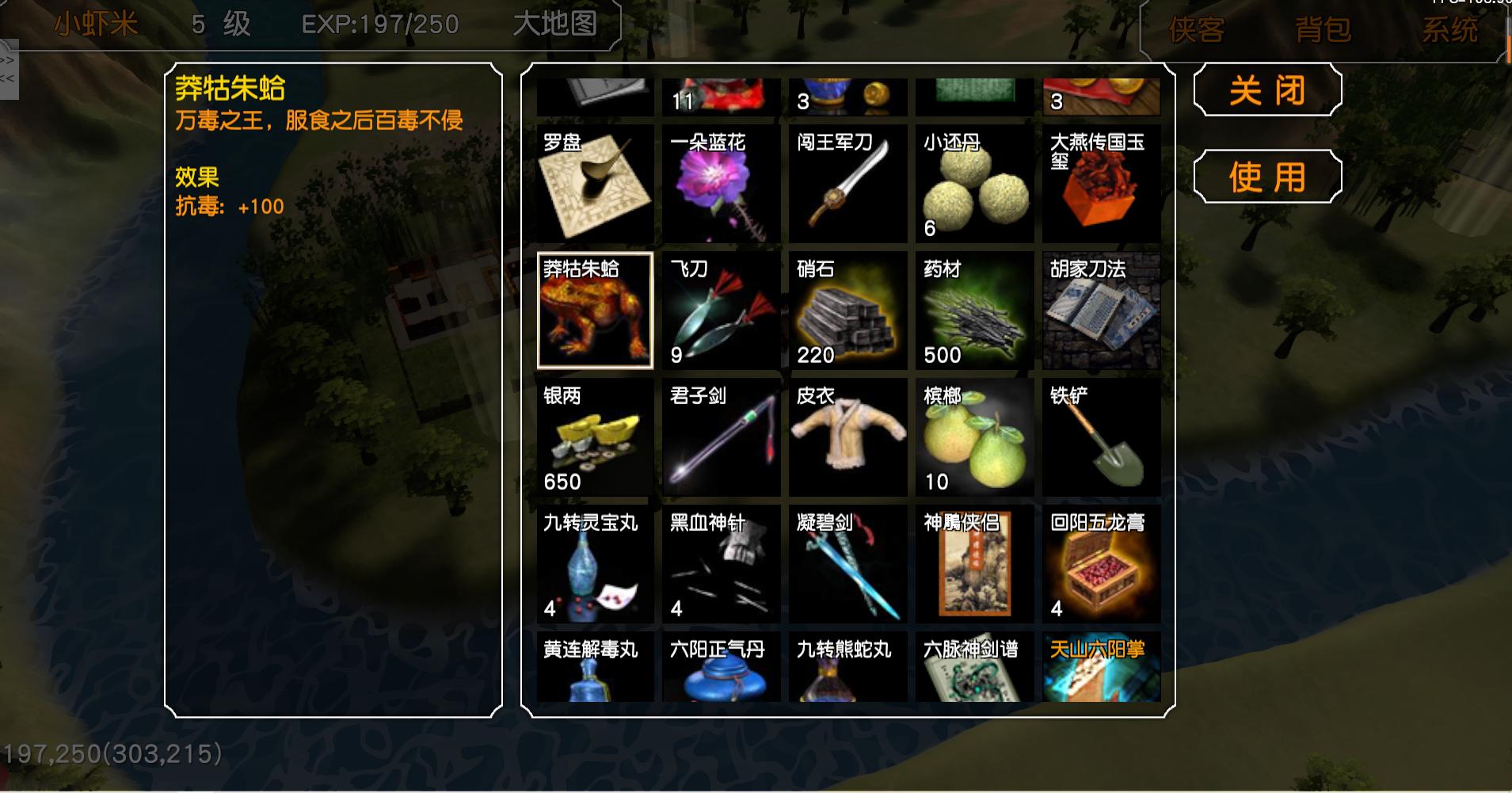This screenshot has width=1512, height=793.
Task: Select the 小还丹 pill item
Action: click(975, 184)
